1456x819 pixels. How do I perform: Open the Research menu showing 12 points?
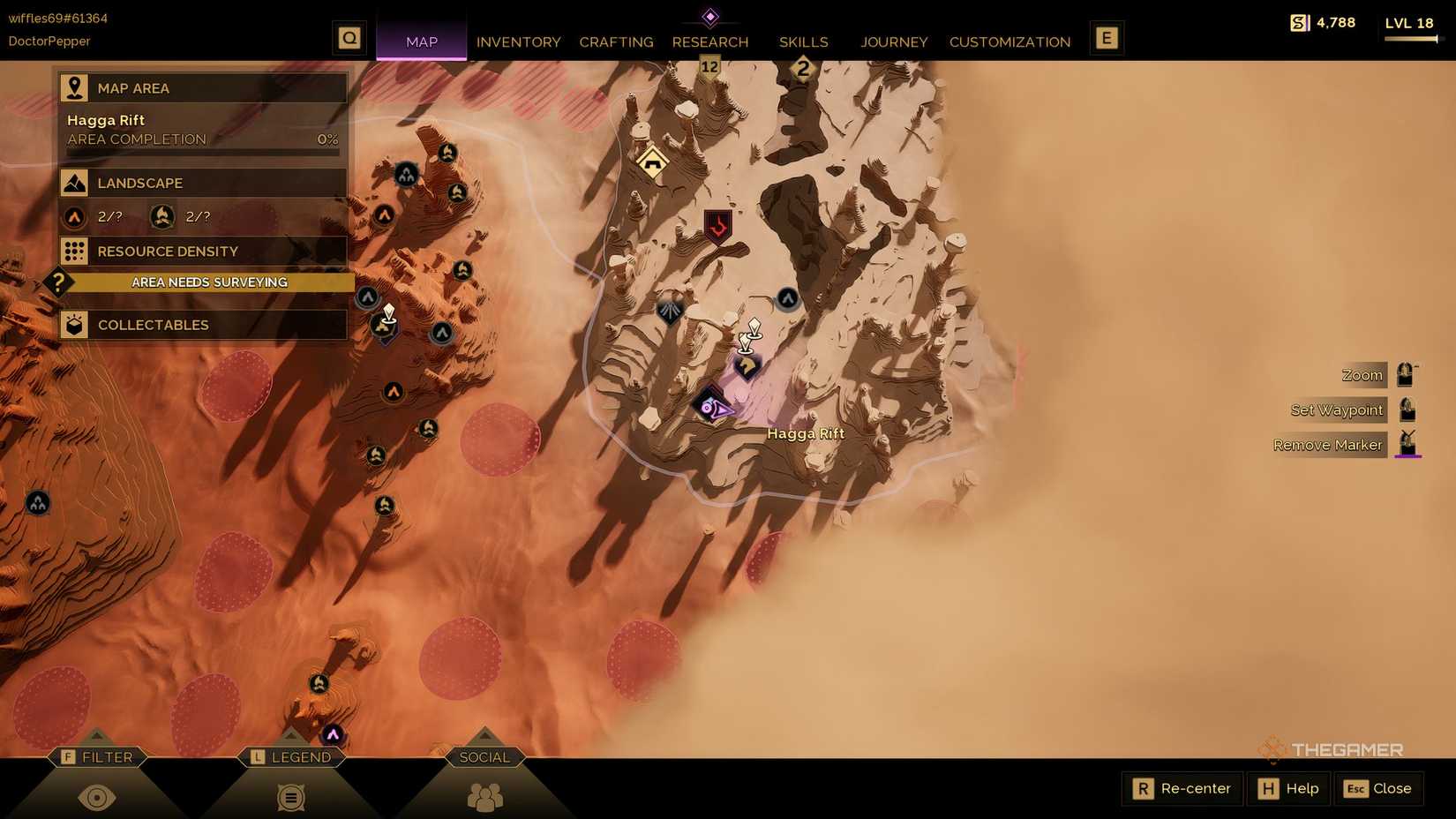point(710,41)
